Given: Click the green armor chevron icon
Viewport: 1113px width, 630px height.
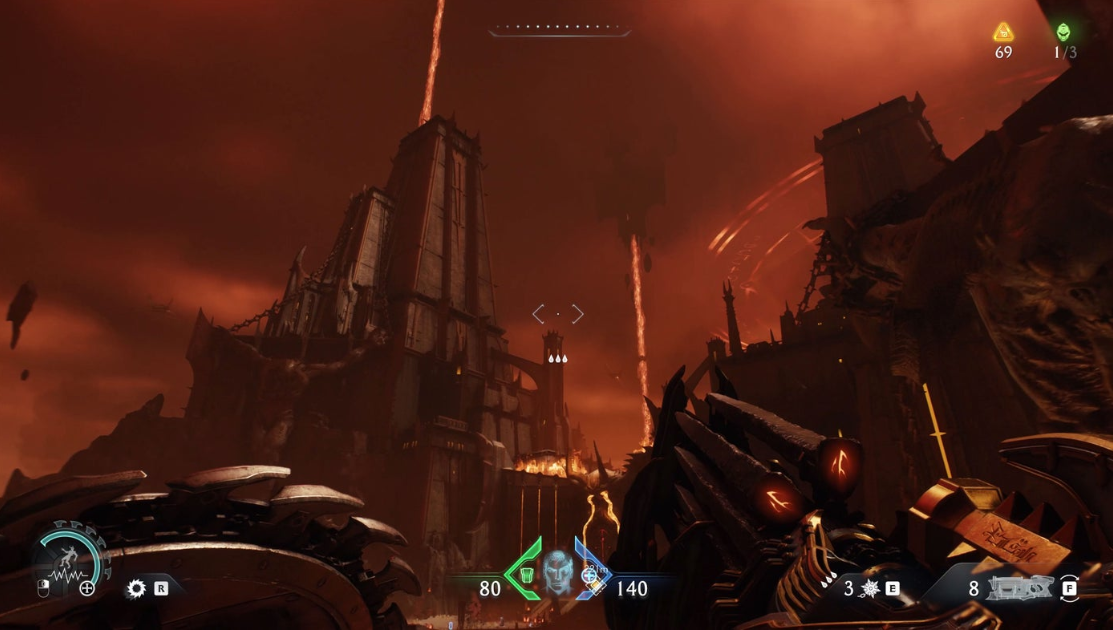Looking at the screenshot, I should pyautogui.click(x=526, y=572).
